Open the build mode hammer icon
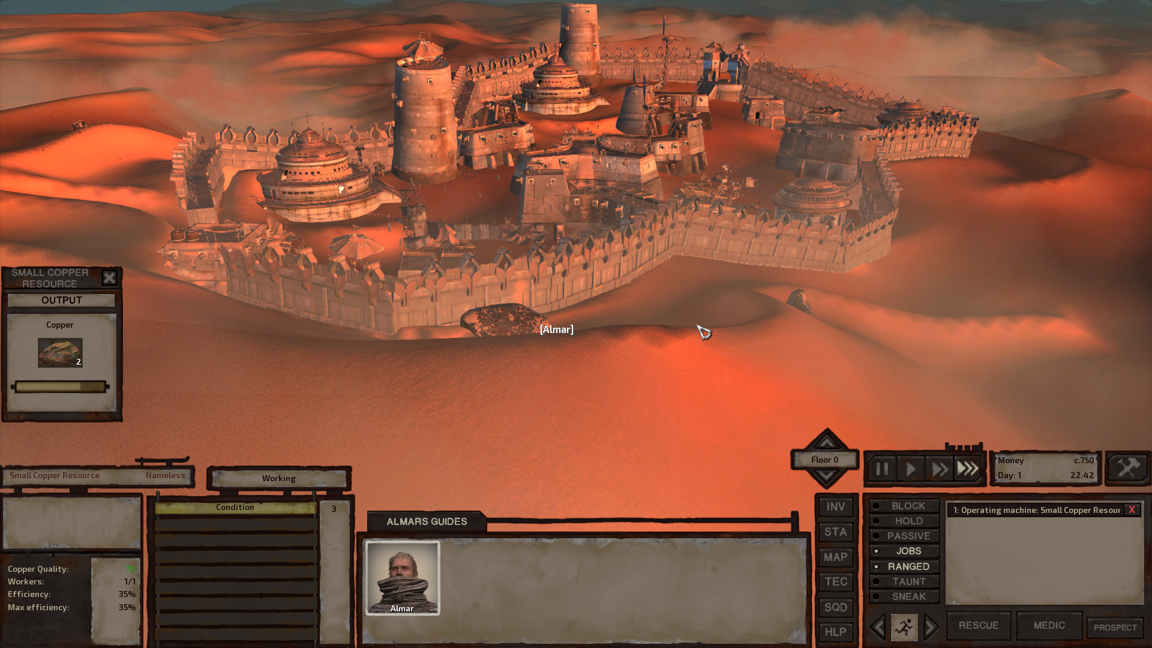 tap(1127, 468)
